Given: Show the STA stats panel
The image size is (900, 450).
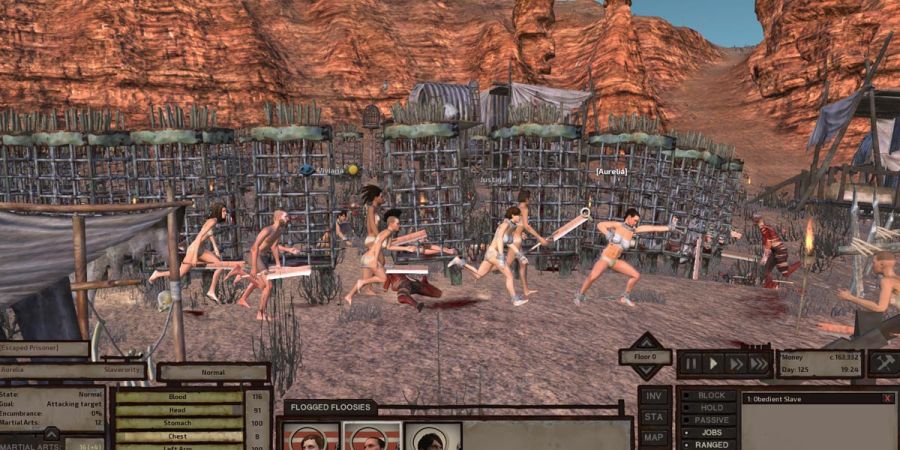Looking at the screenshot, I should tap(654, 416).
